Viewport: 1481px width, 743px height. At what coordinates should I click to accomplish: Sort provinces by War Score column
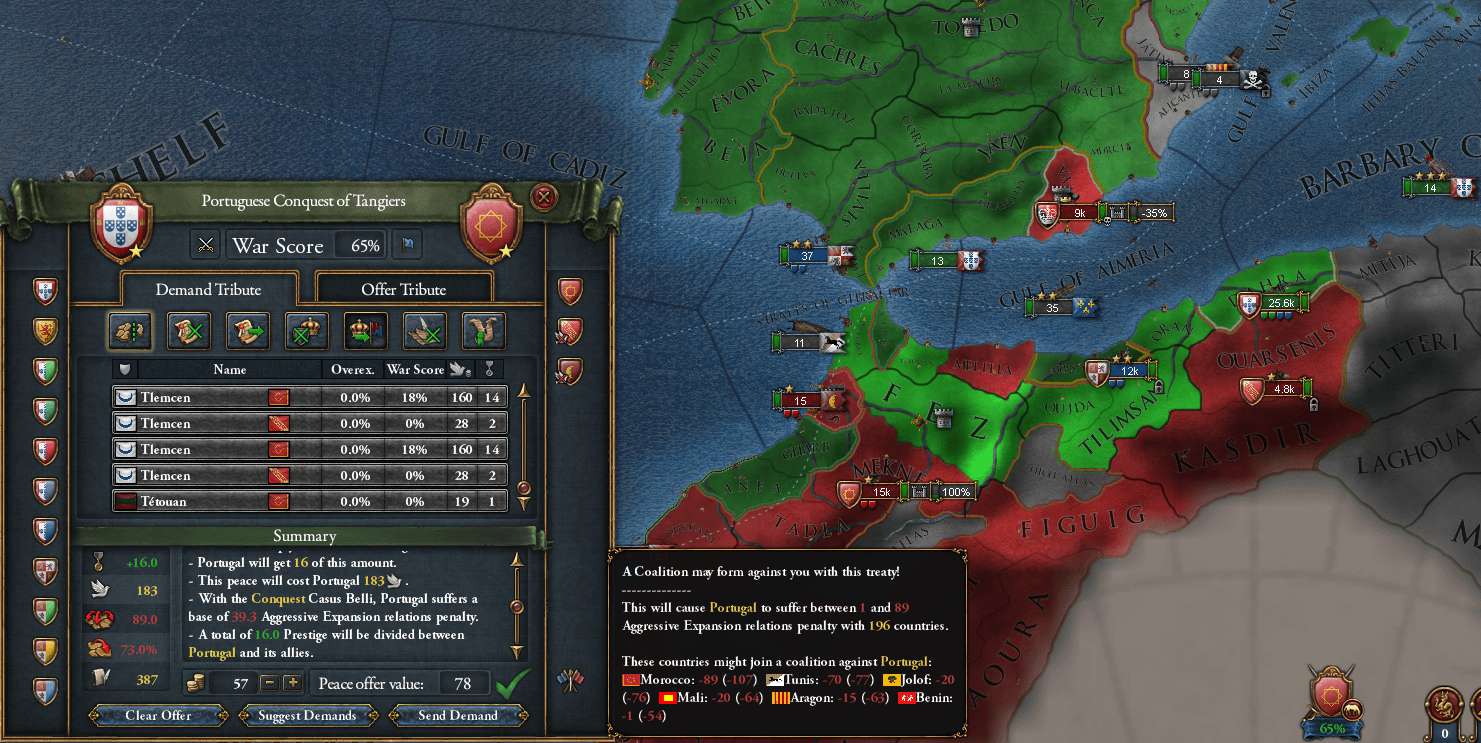[x=415, y=369]
